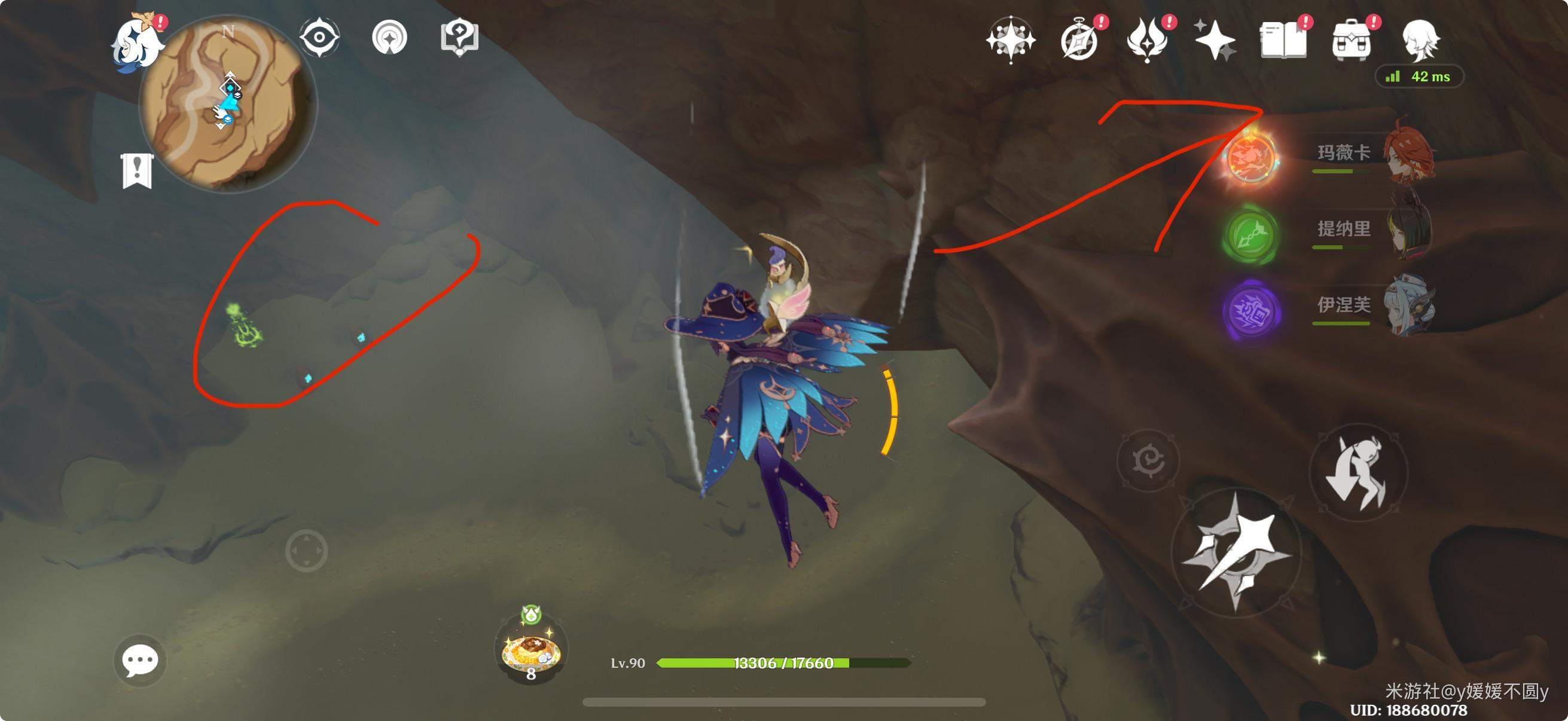Open the backpack inventory

pos(1352,40)
